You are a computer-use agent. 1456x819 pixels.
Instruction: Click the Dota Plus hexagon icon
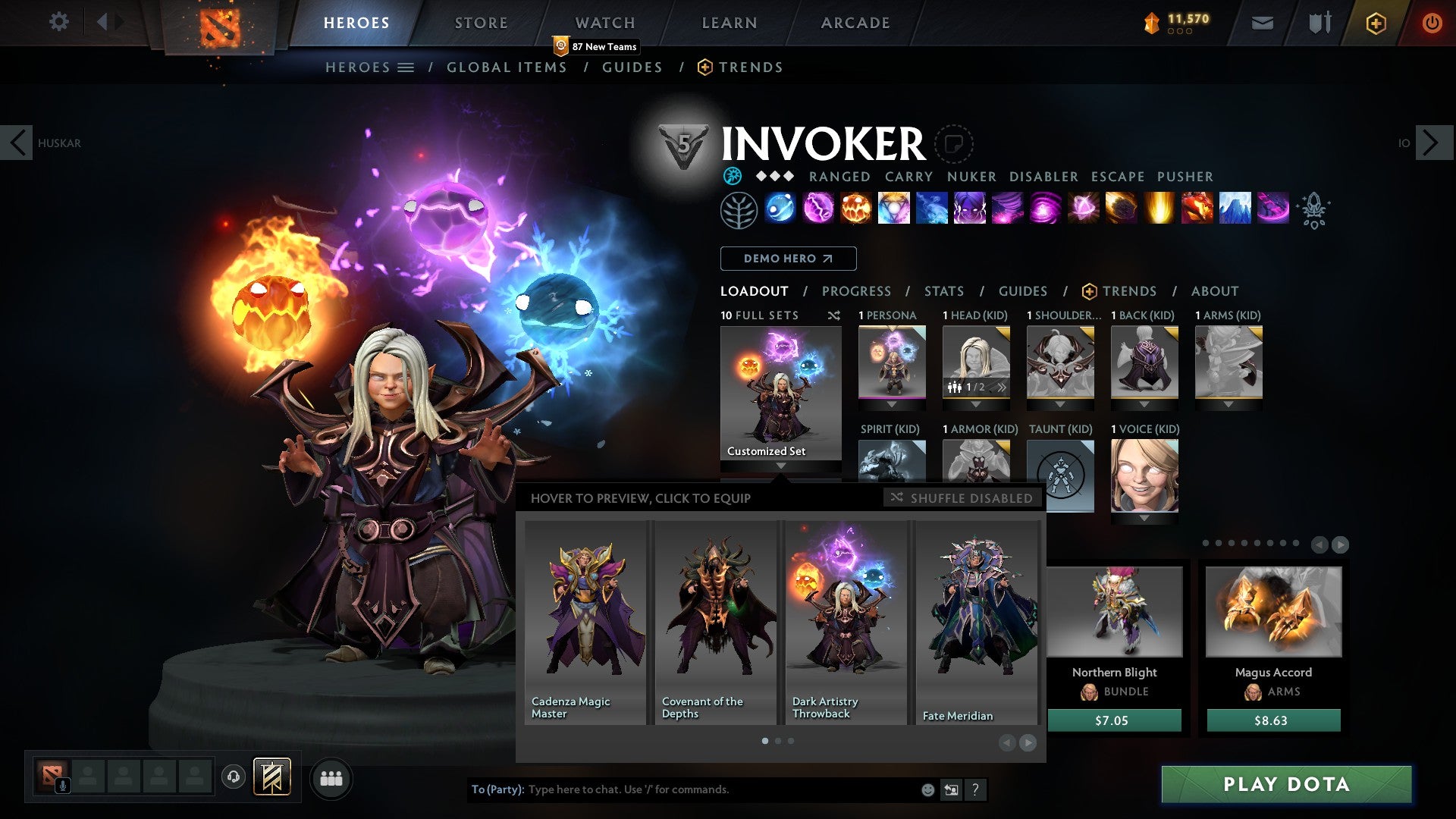1375,23
